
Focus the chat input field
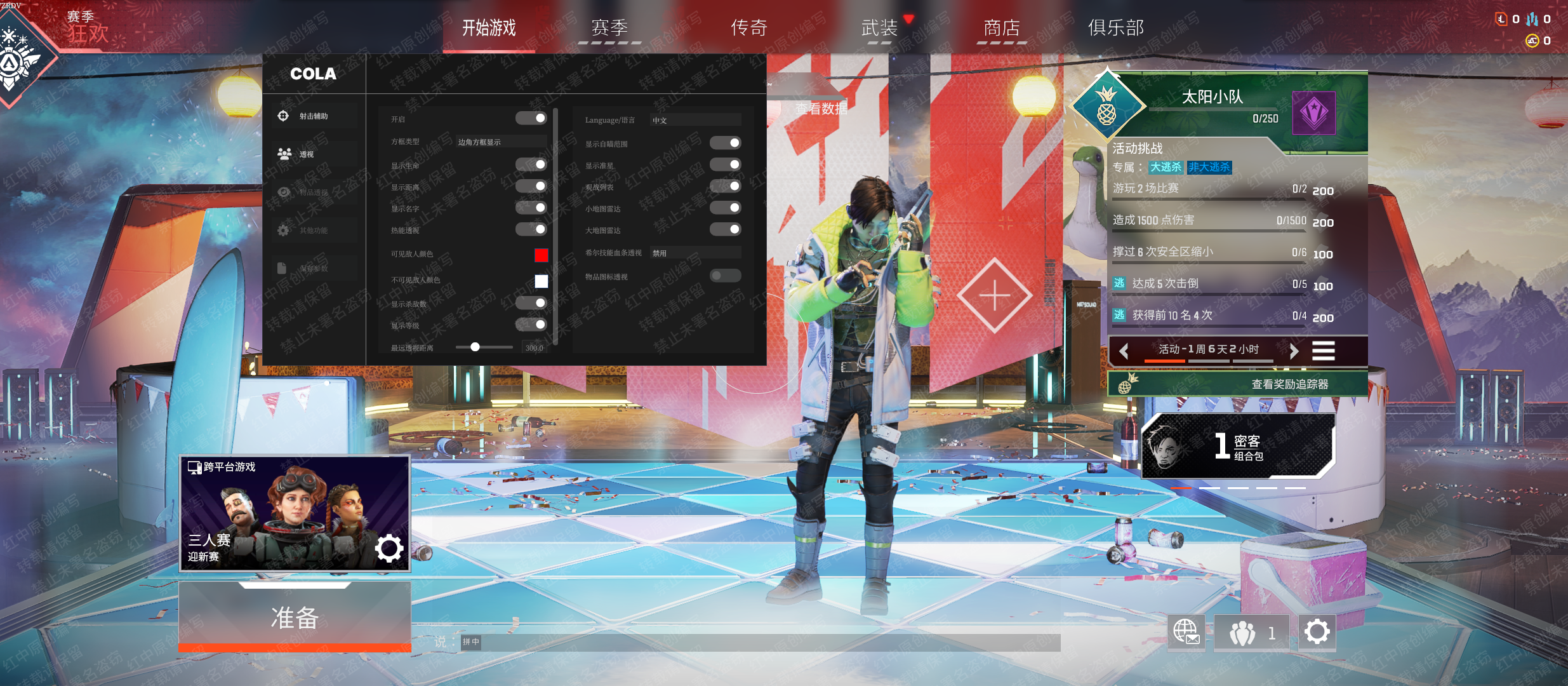click(x=762, y=642)
